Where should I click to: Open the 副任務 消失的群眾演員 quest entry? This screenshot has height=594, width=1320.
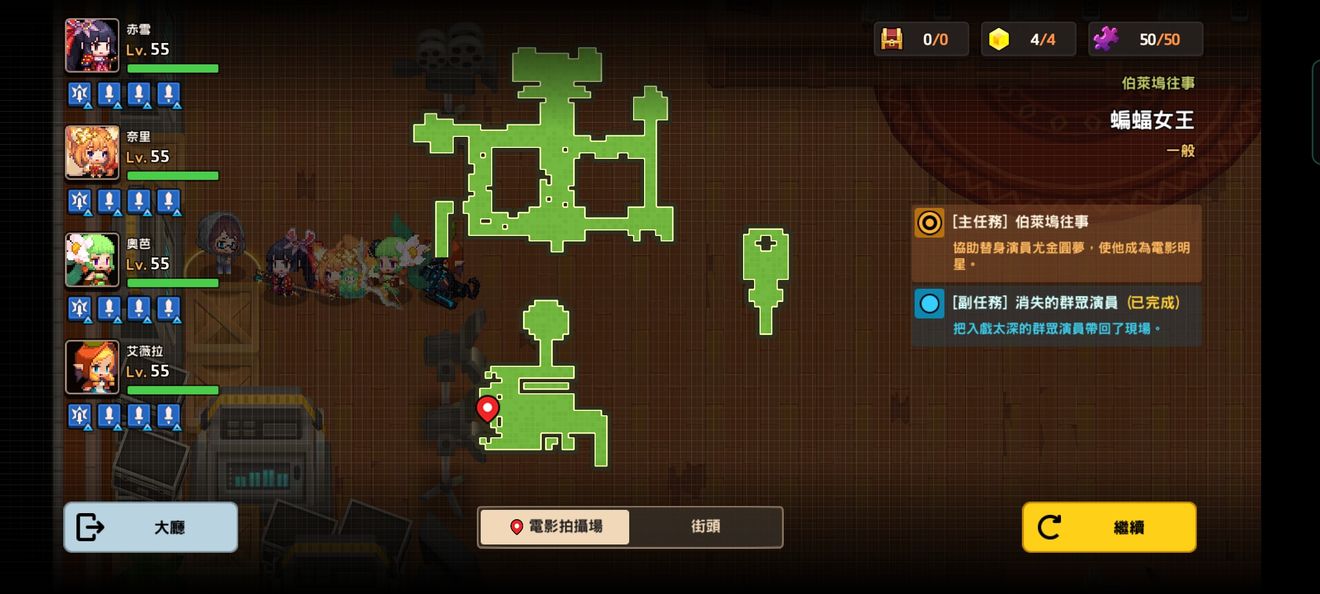[1056, 315]
